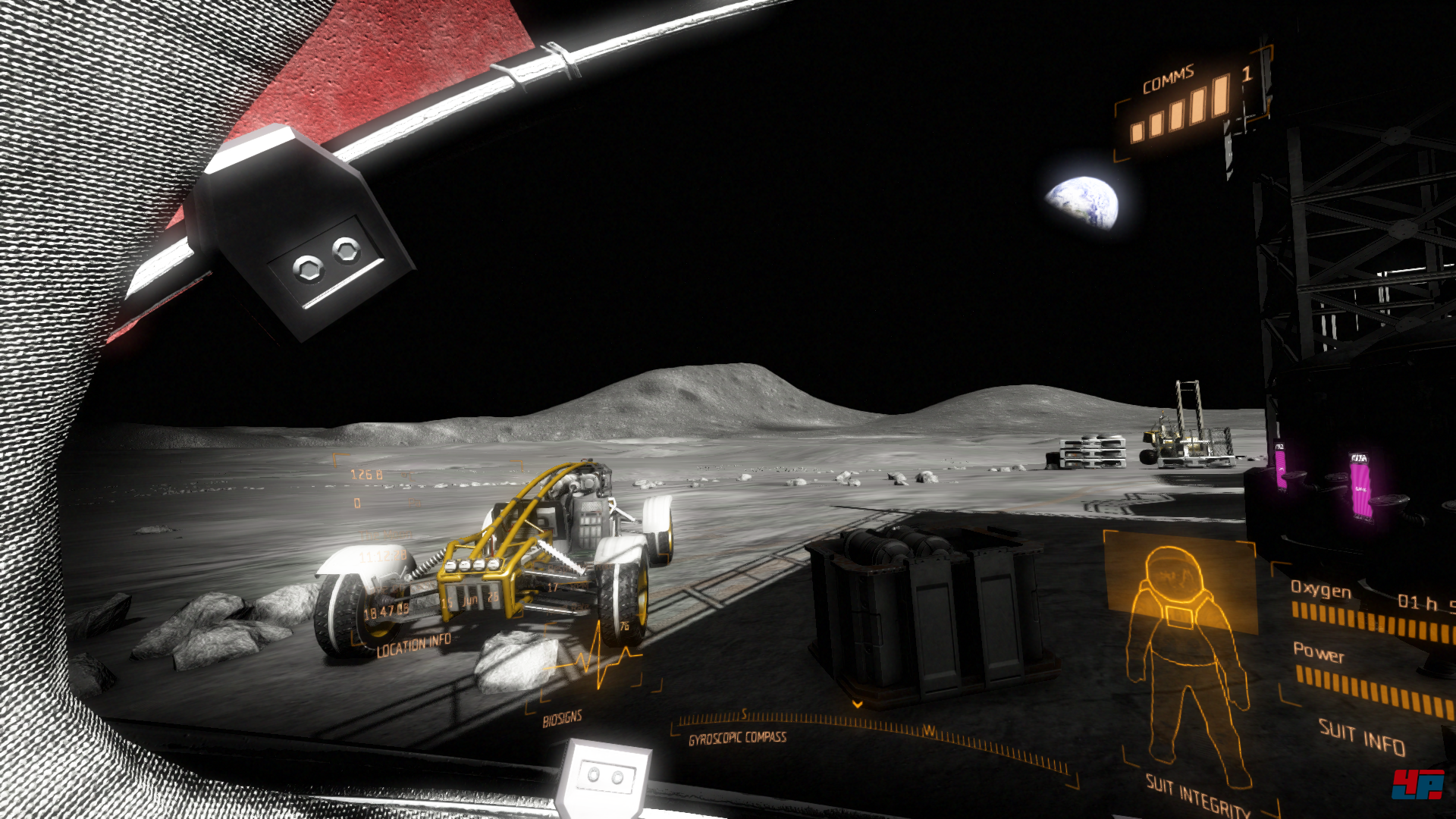Click the Gyroscopic Compass strip
Viewport: 1456px width, 819px height.
[x=872, y=730]
